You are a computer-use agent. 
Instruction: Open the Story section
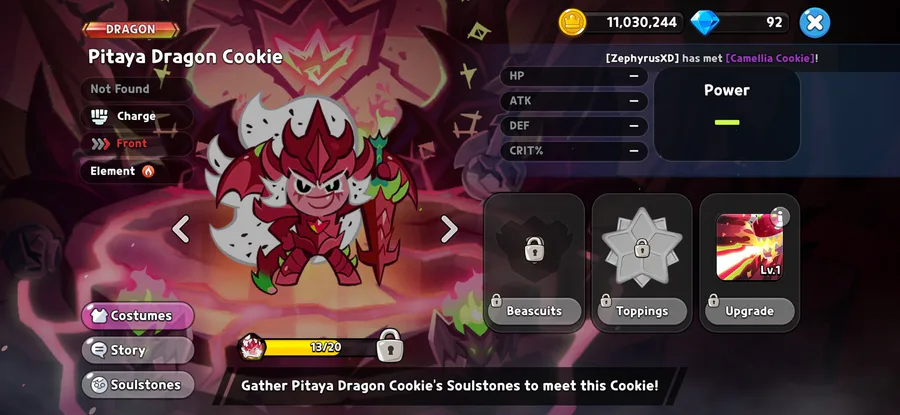click(x=138, y=350)
